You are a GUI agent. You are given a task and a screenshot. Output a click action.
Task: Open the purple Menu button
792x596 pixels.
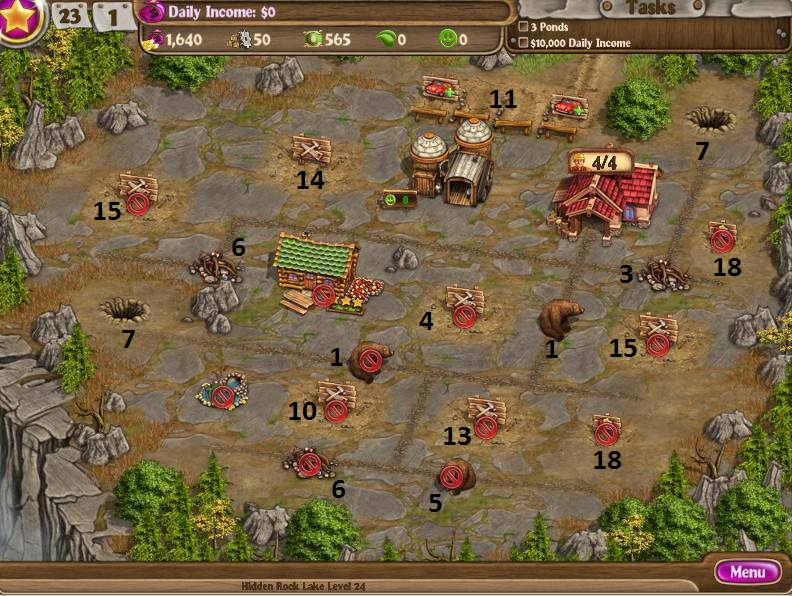[747, 572]
